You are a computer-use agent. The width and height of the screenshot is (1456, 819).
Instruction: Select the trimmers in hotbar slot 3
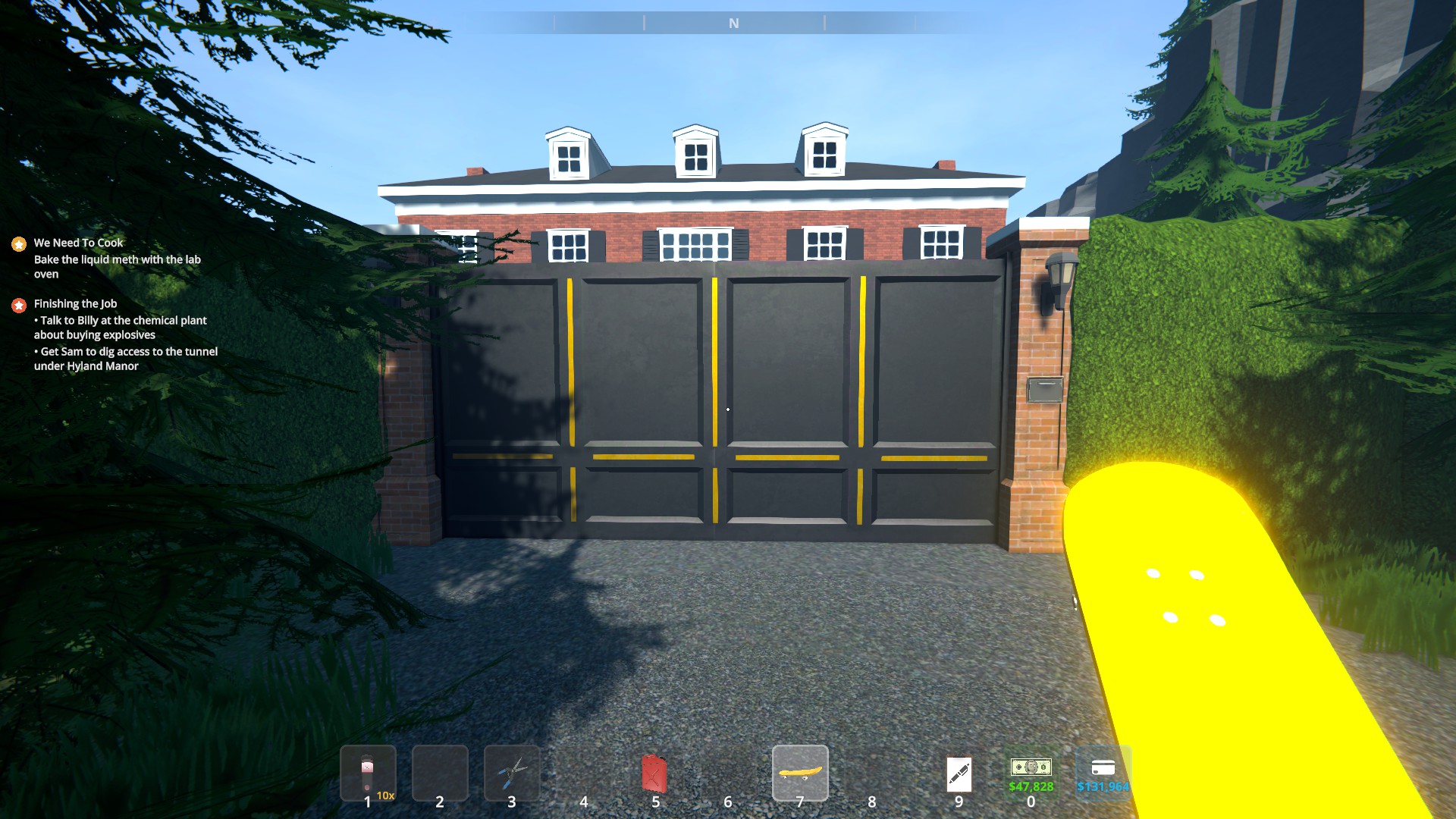pos(513,772)
